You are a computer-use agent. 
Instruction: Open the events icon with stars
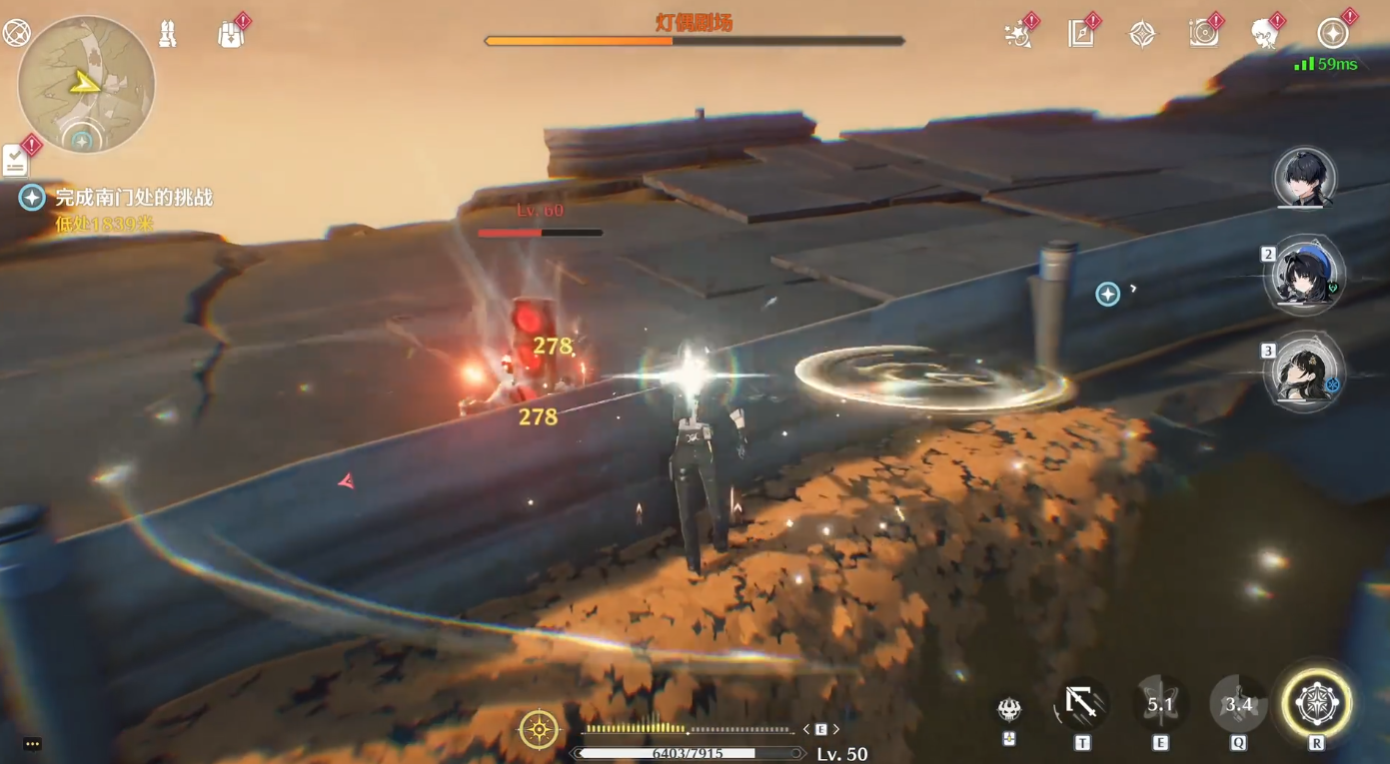click(x=1018, y=34)
